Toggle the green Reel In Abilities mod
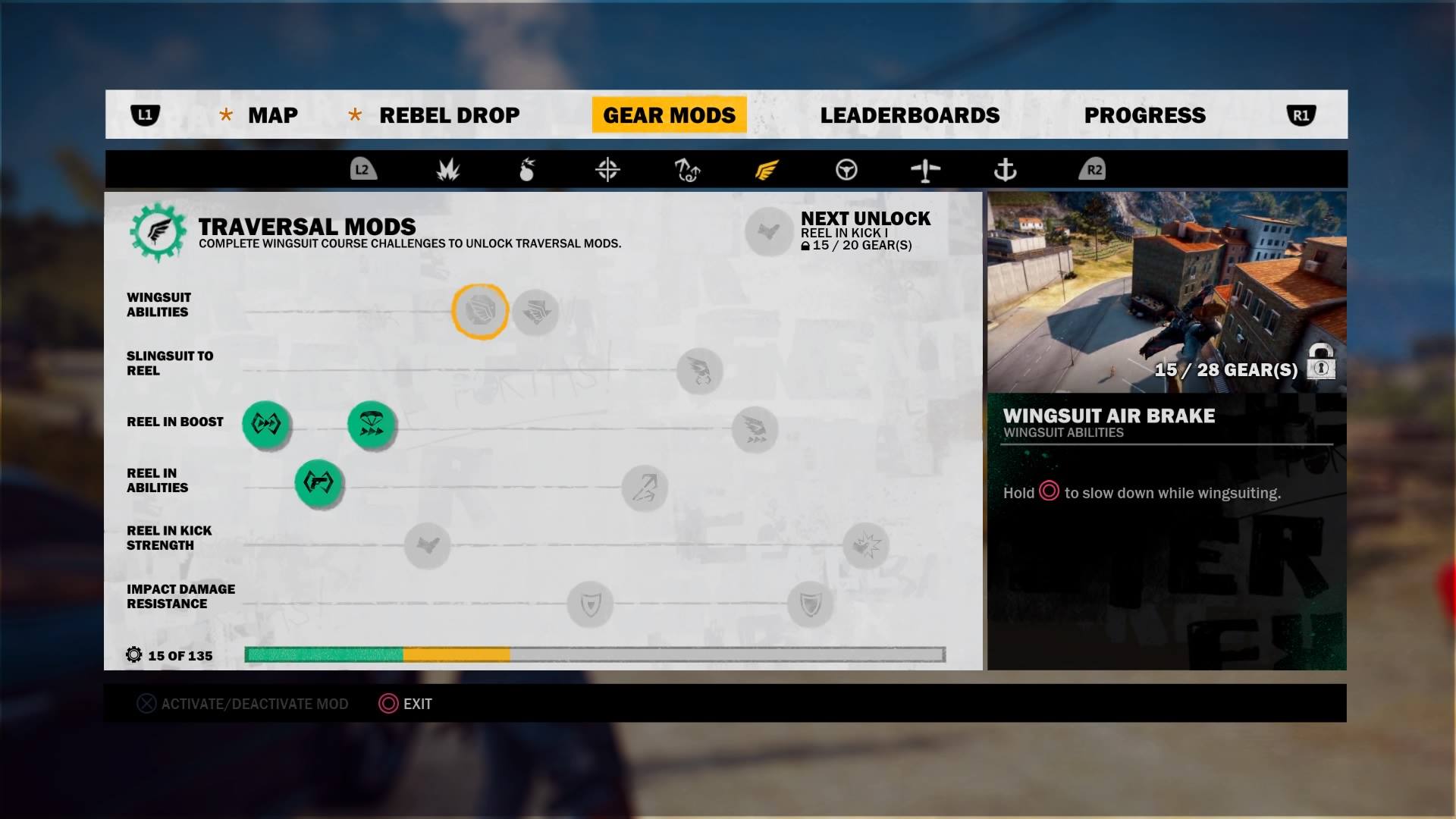This screenshot has width=1456, height=819. (x=318, y=482)
